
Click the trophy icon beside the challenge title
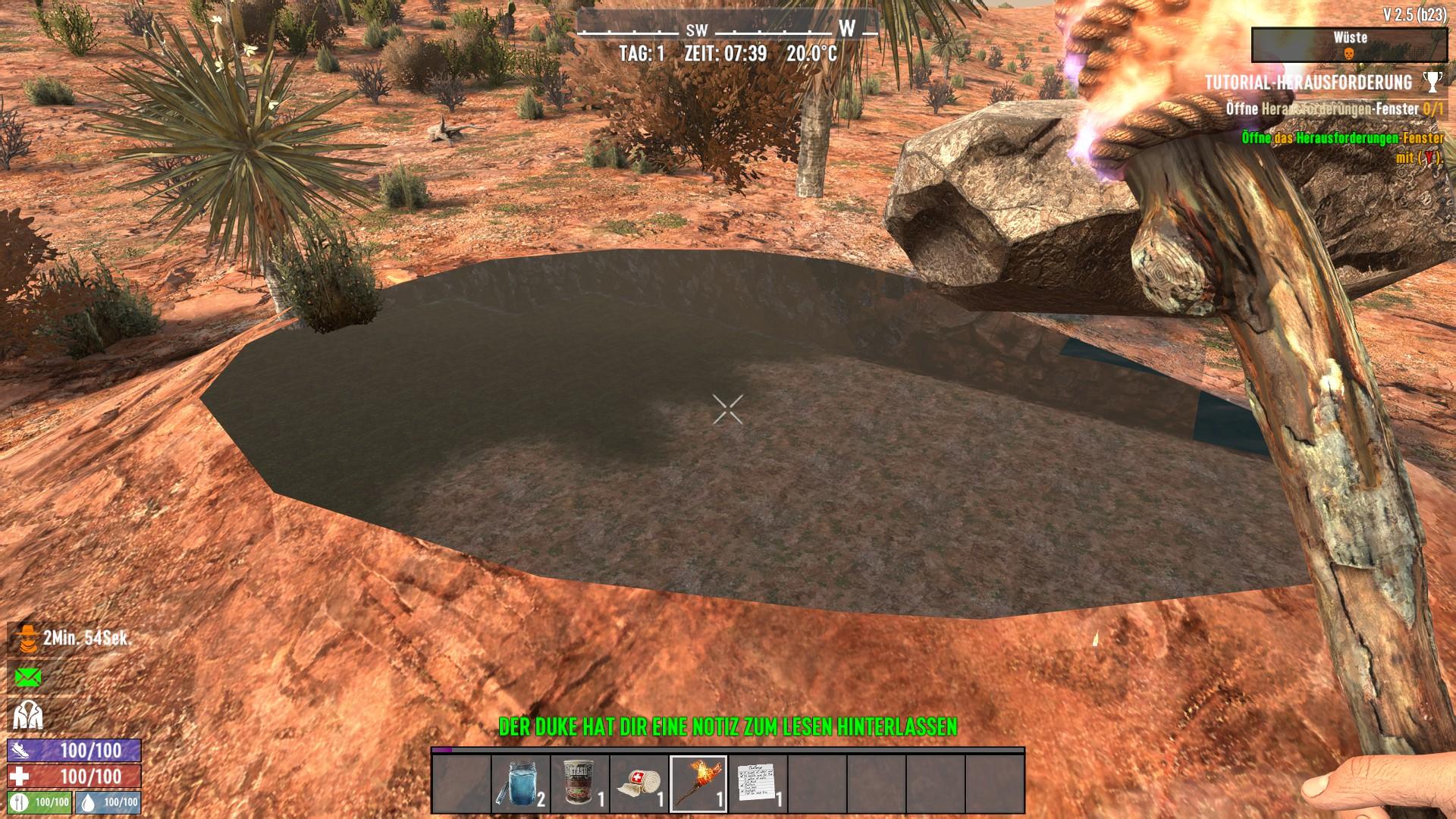point(1432,82)
